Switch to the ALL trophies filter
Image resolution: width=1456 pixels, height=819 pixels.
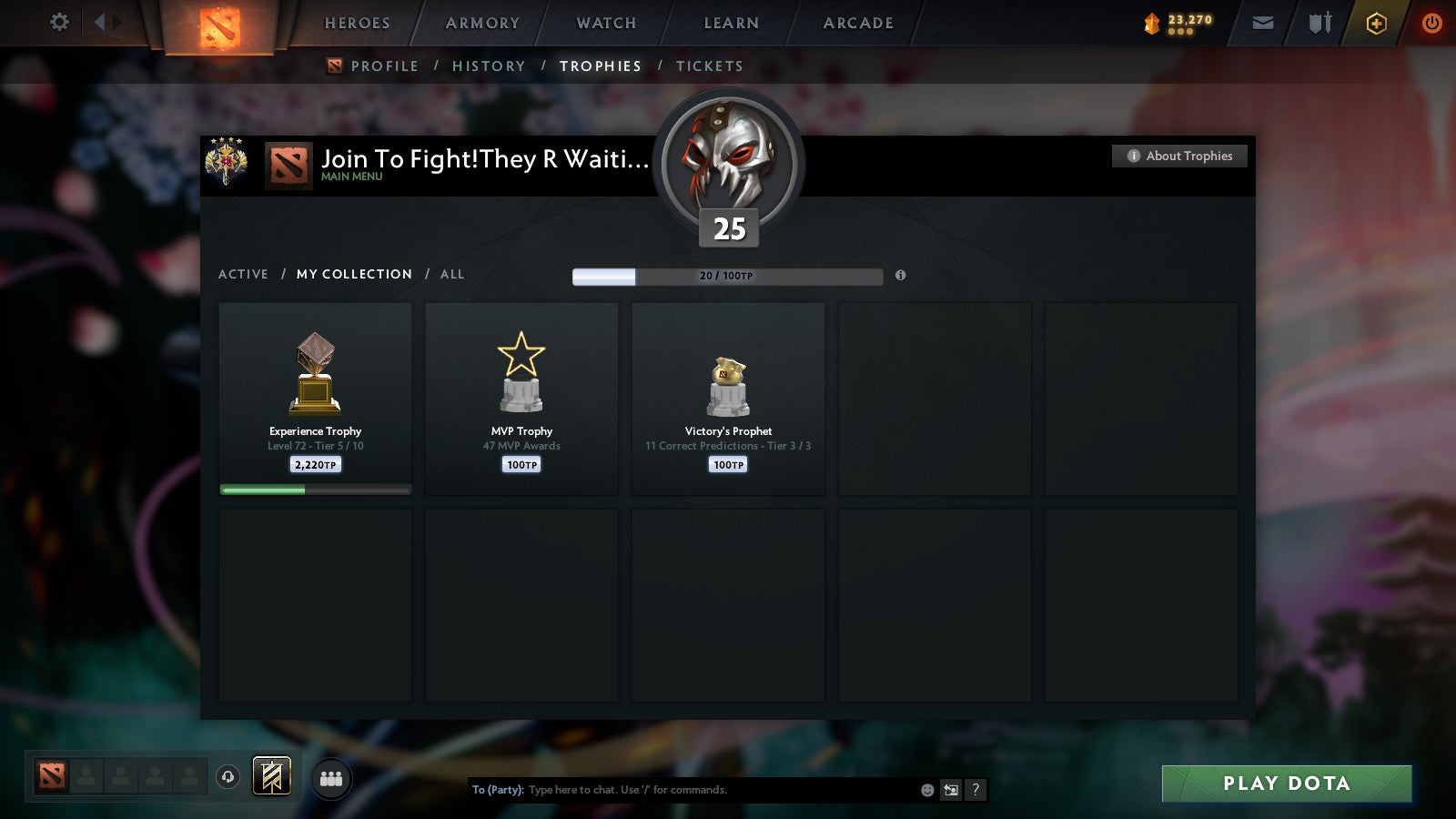coord(452,274)
